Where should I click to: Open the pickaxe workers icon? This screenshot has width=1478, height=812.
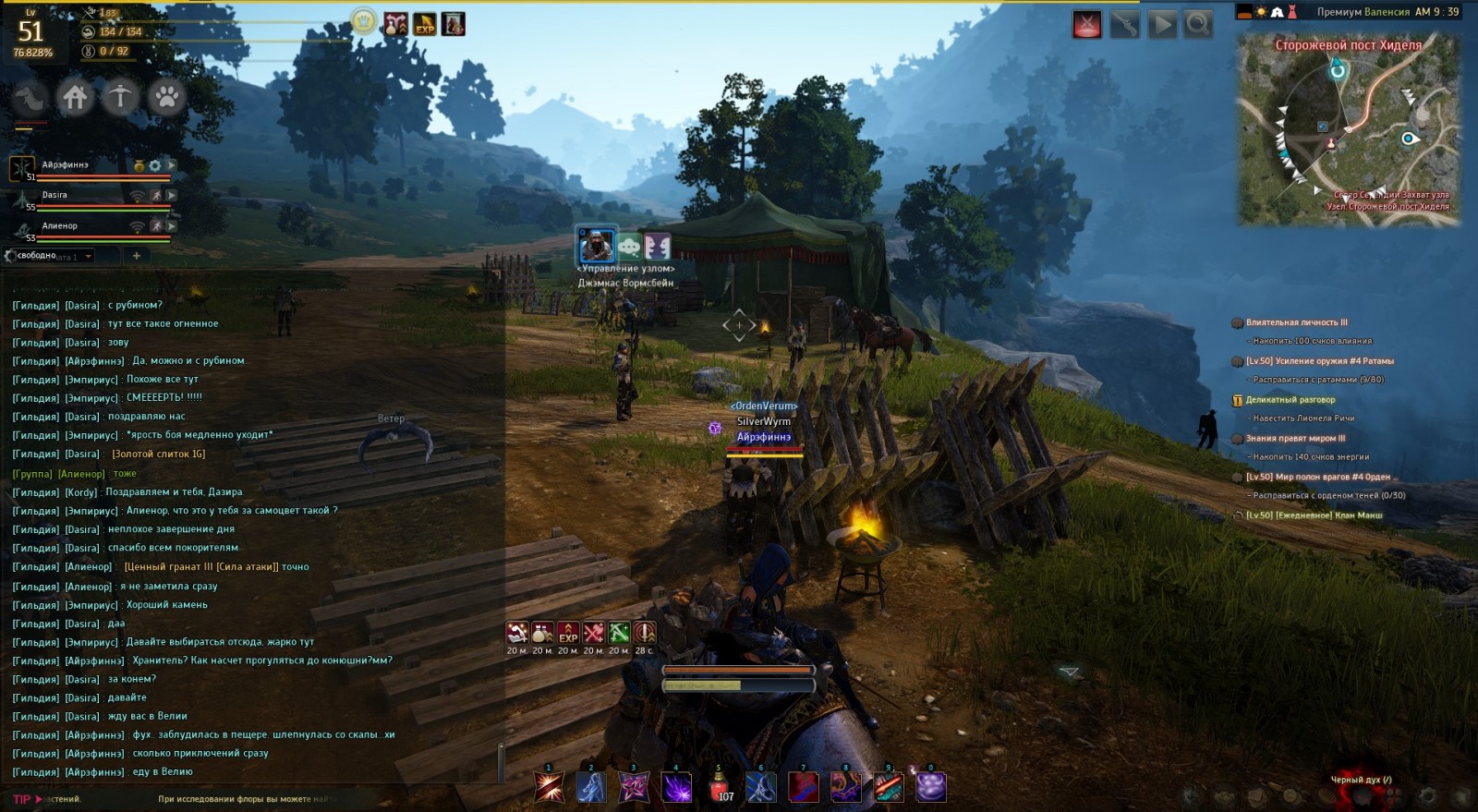pyautogui.click(x=120, y=97)
